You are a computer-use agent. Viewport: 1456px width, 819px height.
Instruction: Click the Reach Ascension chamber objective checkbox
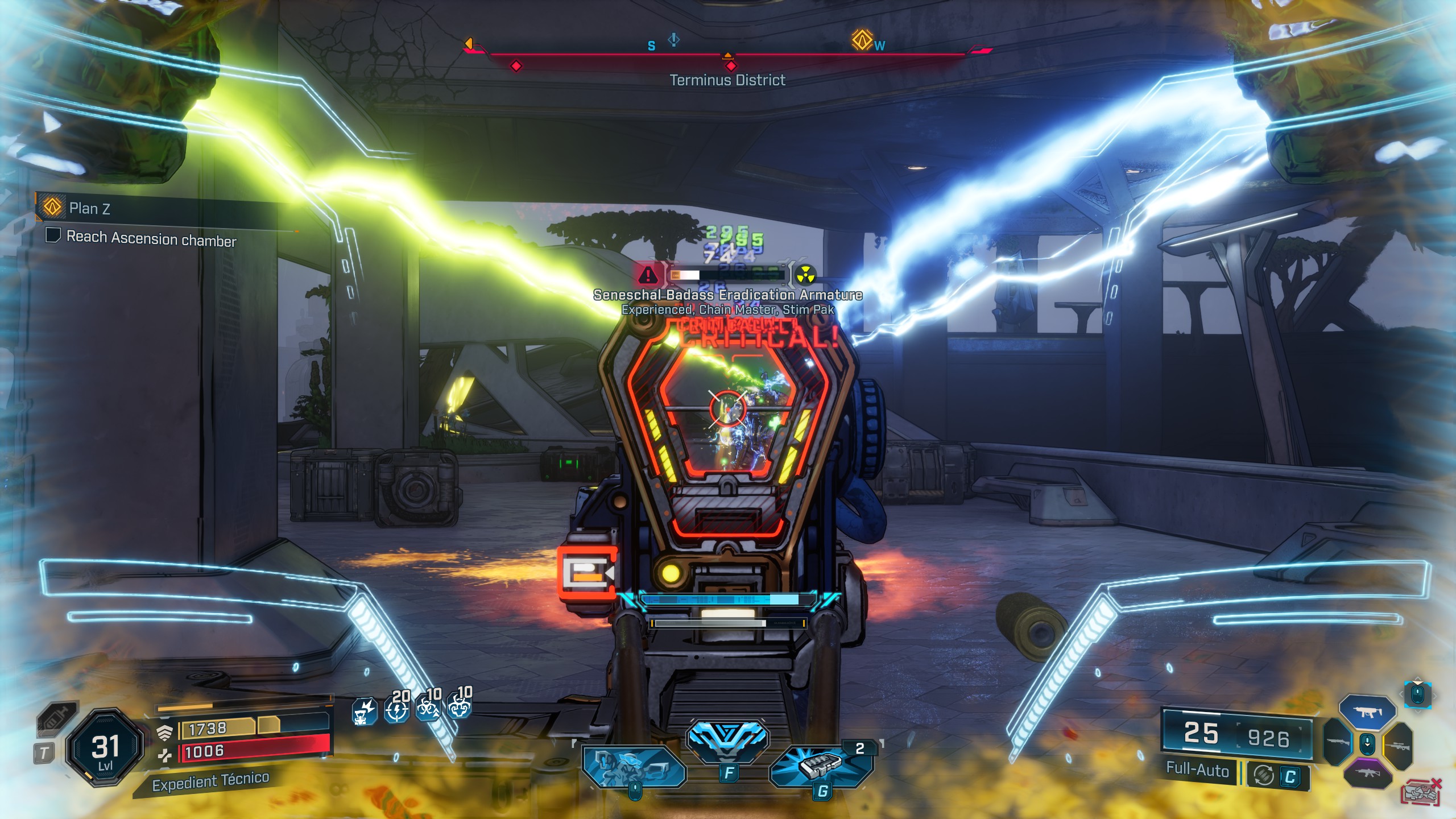tap(53, 235)
